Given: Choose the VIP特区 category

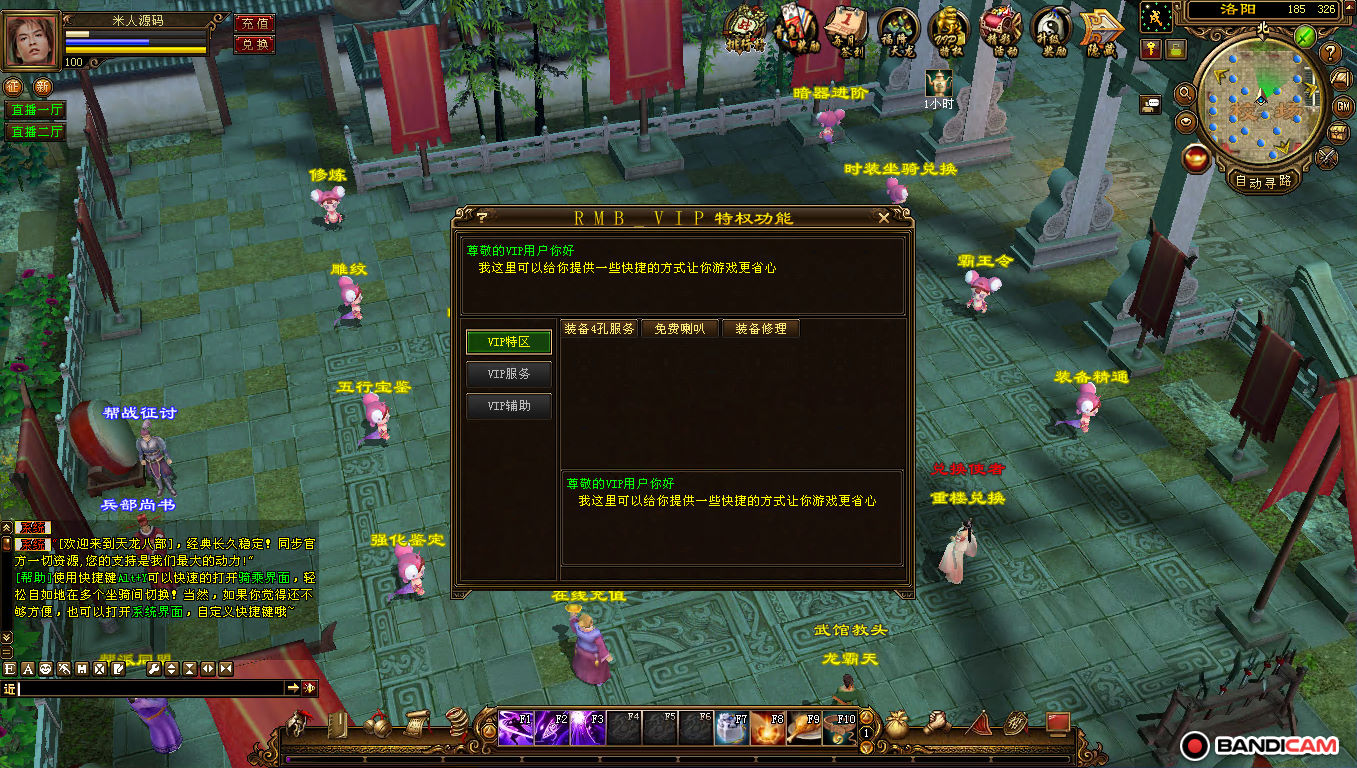Looking at the screenshot, I should point(508,341).
